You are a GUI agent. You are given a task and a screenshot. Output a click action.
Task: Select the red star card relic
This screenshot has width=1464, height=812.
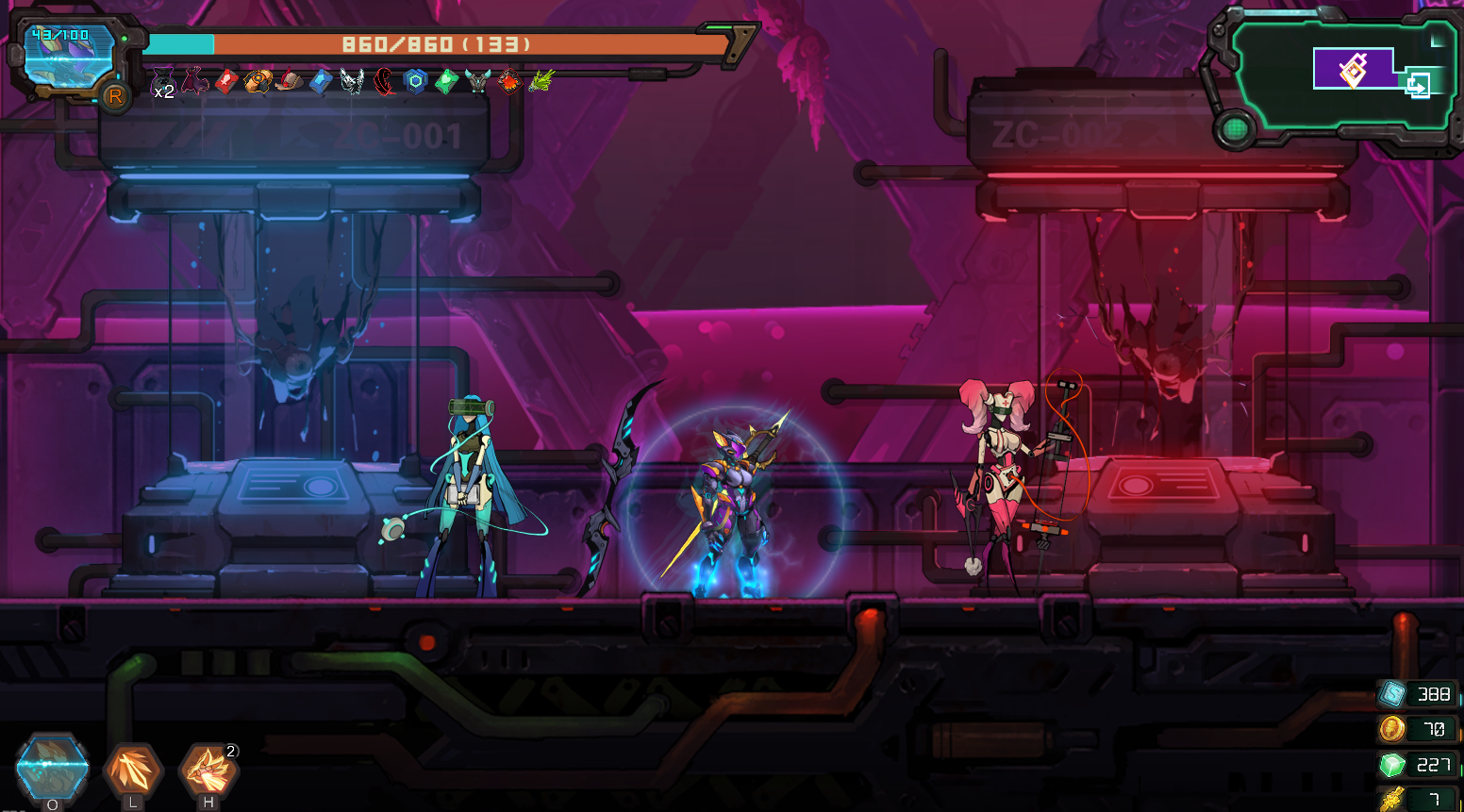pyautogui.click(x=226, y=82)
